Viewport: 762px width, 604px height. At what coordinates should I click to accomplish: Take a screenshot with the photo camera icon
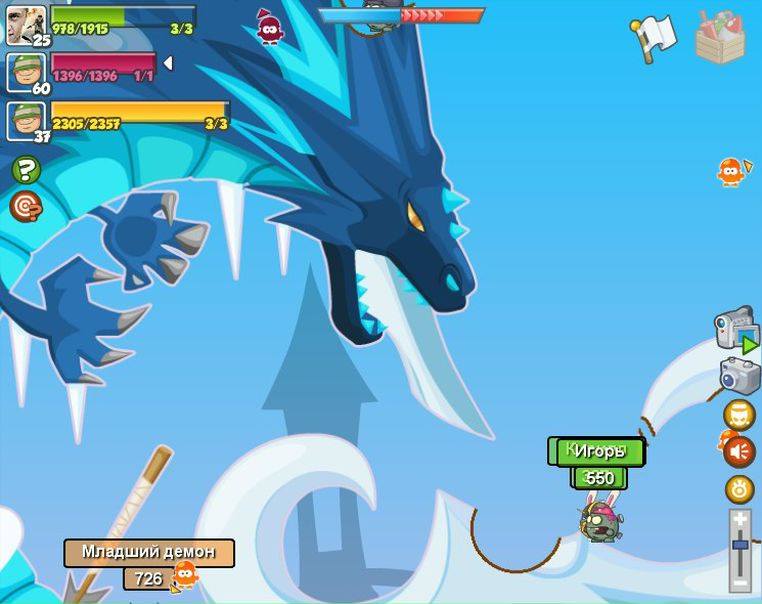point(740,377)
